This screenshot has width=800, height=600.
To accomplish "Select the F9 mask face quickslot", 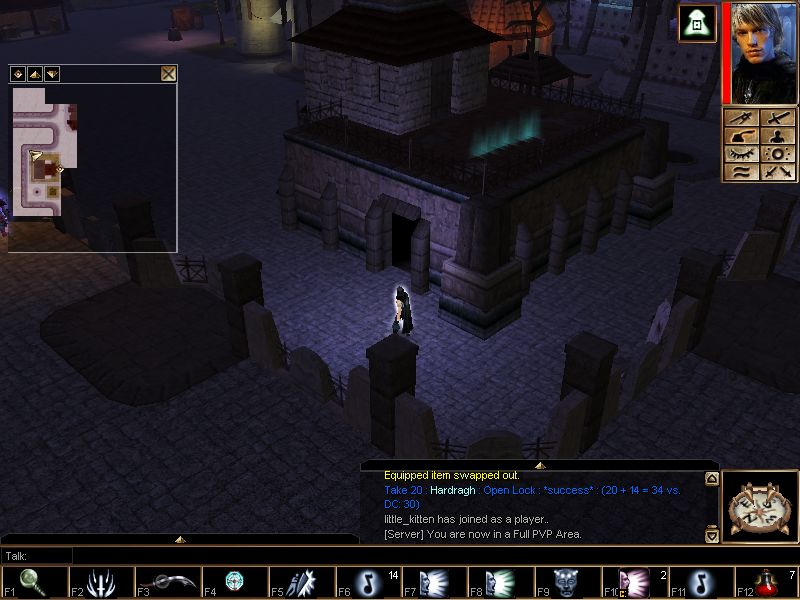I will (x=566, y=582).
